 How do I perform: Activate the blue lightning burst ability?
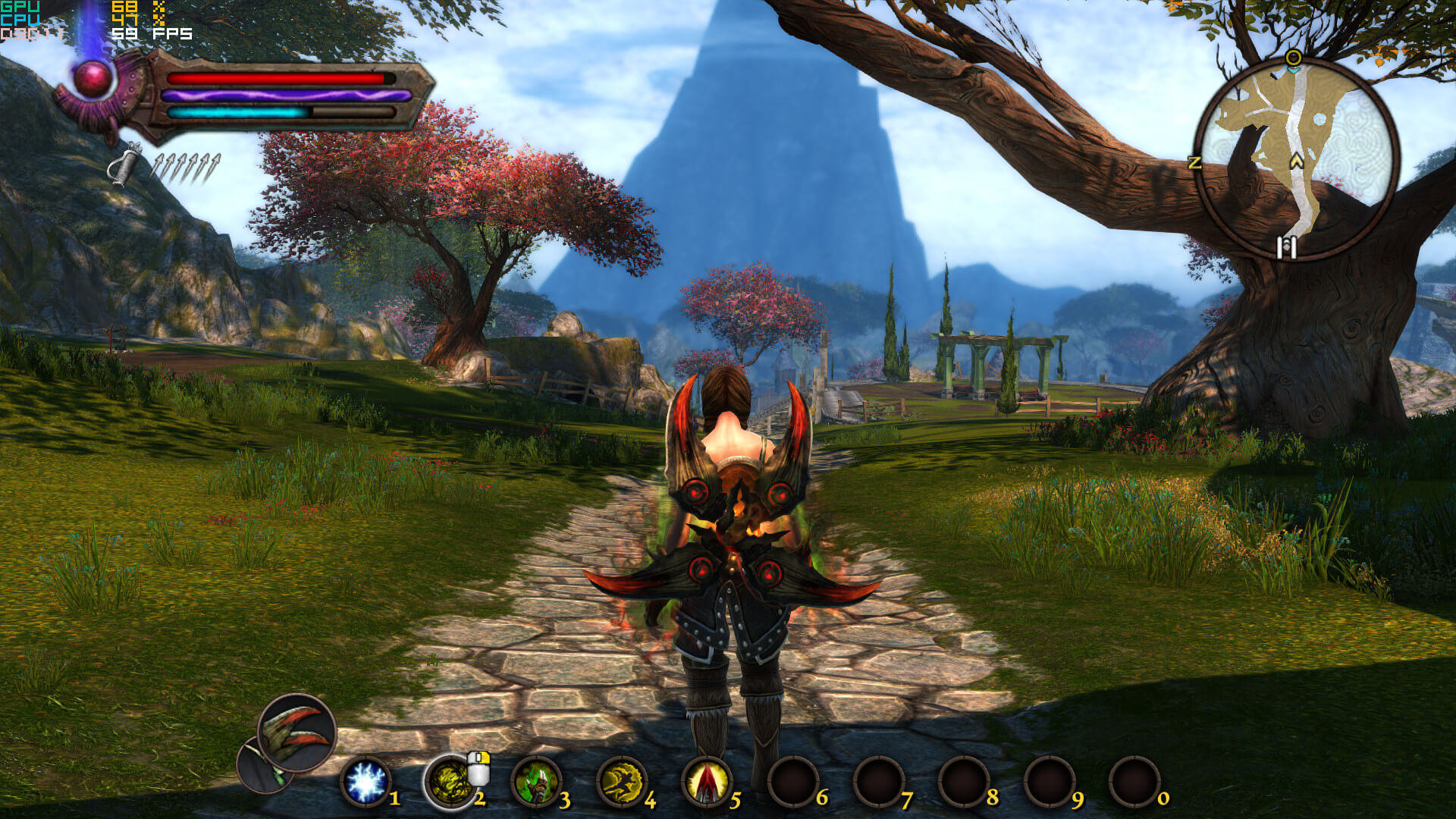(366, 783)
